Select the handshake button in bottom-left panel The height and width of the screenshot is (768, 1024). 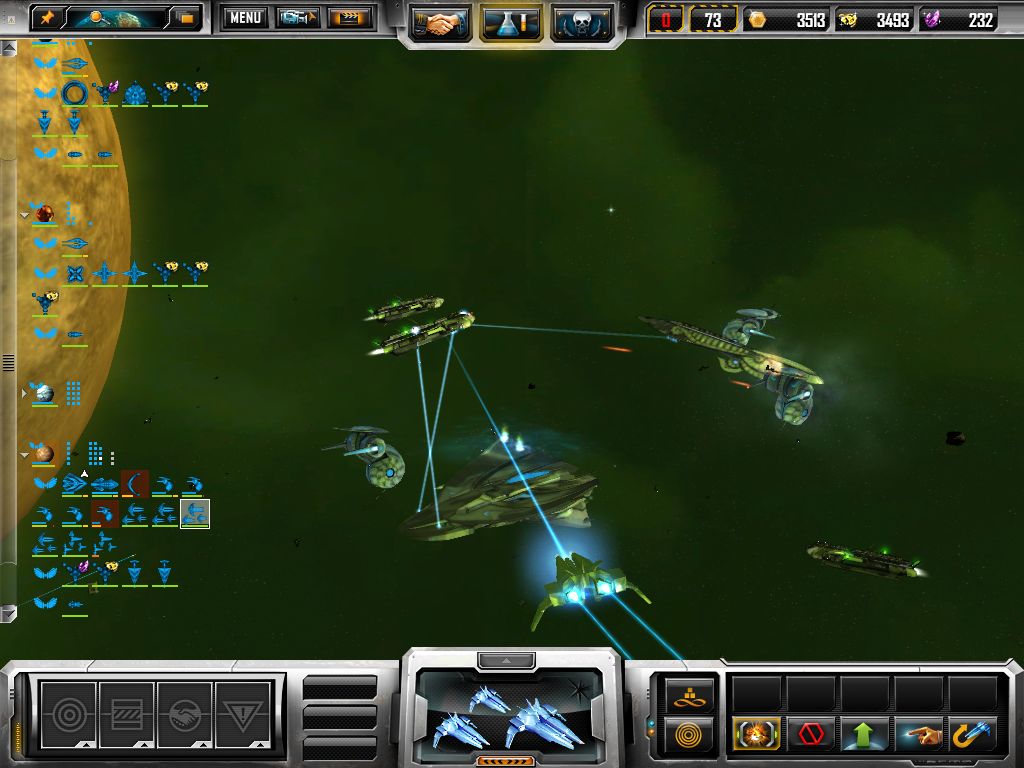186,713
